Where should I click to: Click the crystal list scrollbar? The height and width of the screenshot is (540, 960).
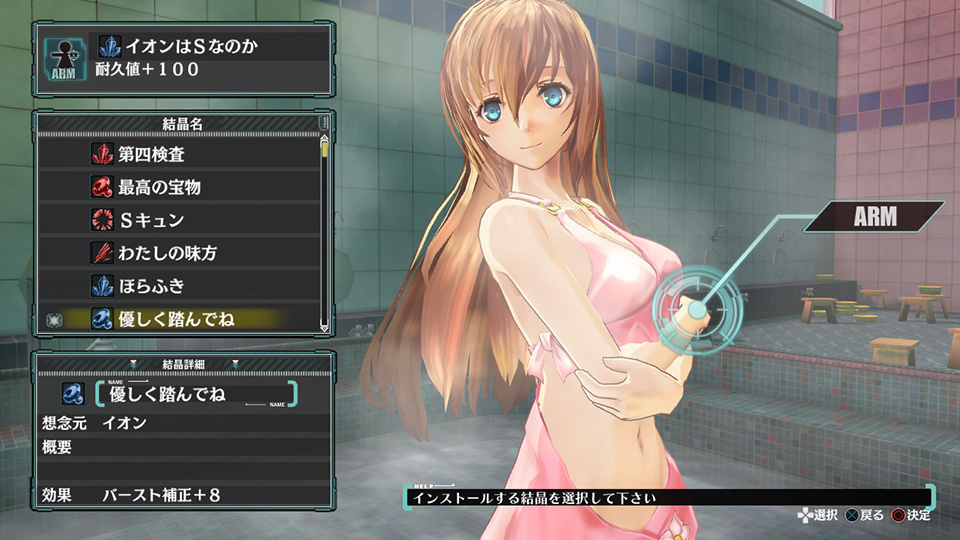tap(324, 230)
